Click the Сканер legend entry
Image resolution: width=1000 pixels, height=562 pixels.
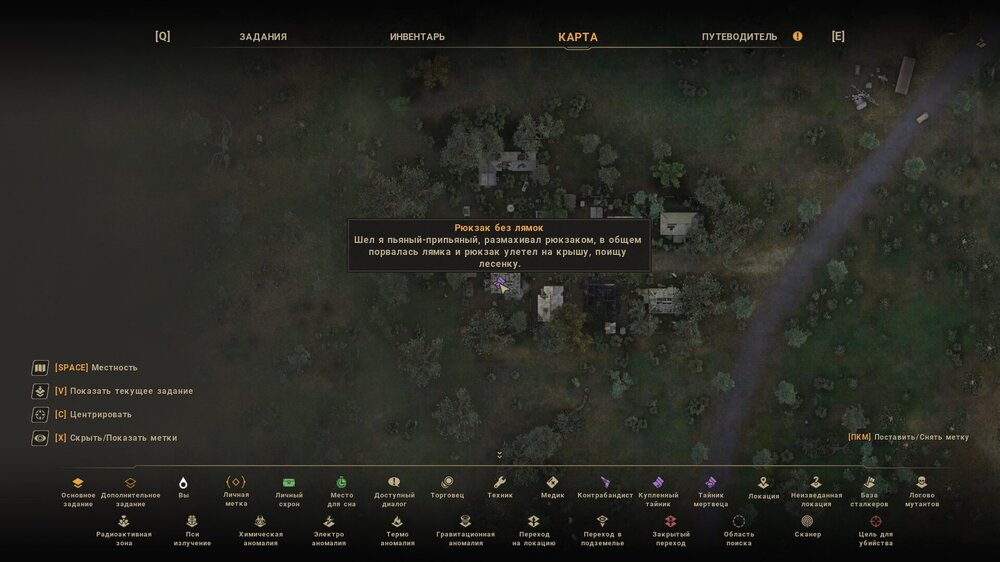click(x=807, y=521)
